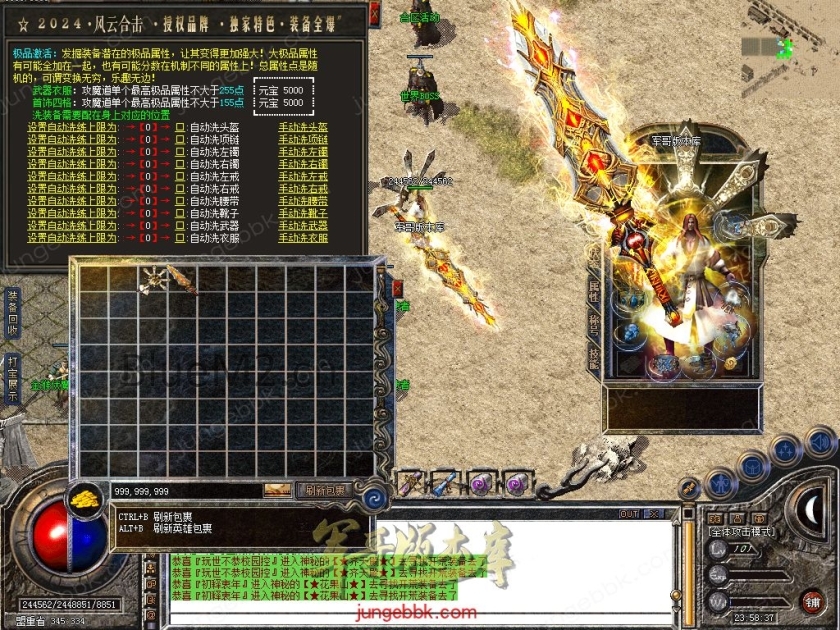
Task: Open the character figure round button
Action: [x=719, y=482]
